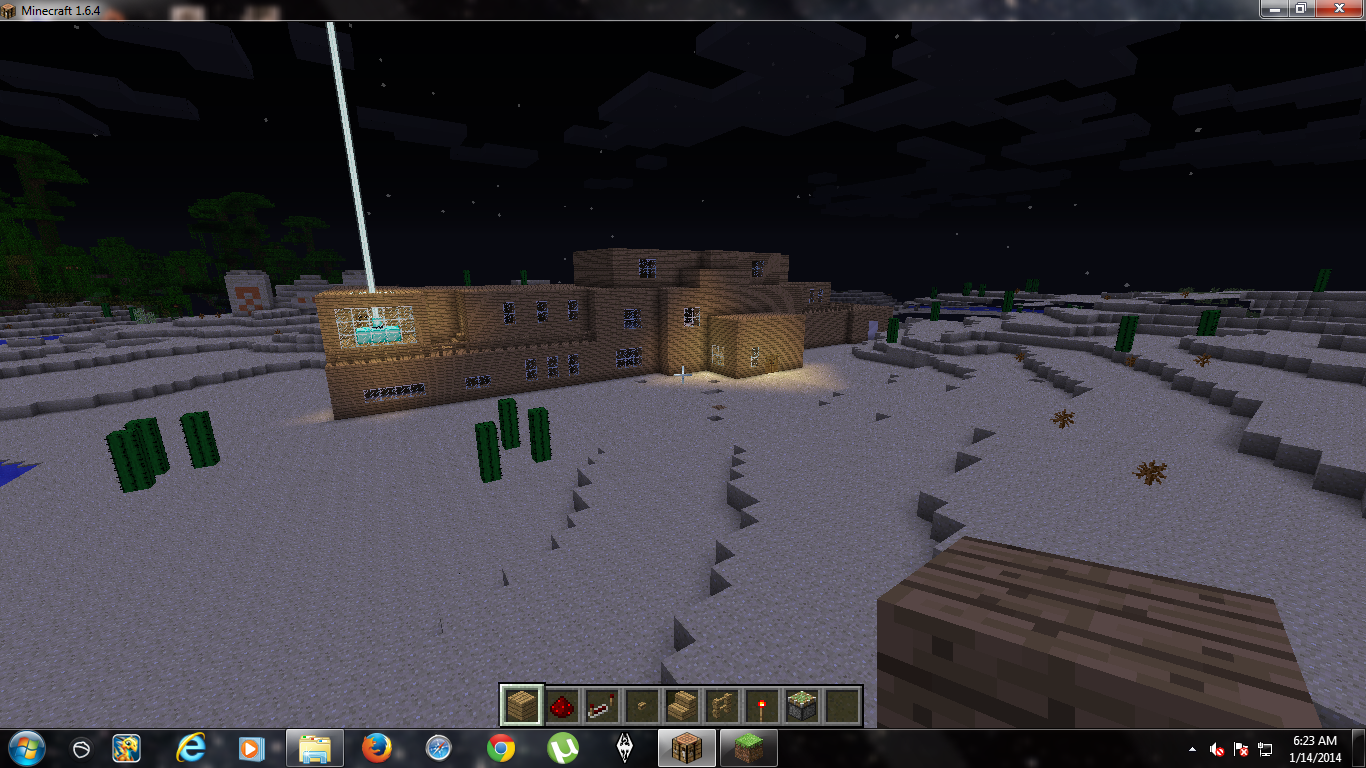Image resolution: width=1366 pixels, height=768 pixels.
Task: Launch Skyrim from the taskbar
Action: (x=623, y=747)
